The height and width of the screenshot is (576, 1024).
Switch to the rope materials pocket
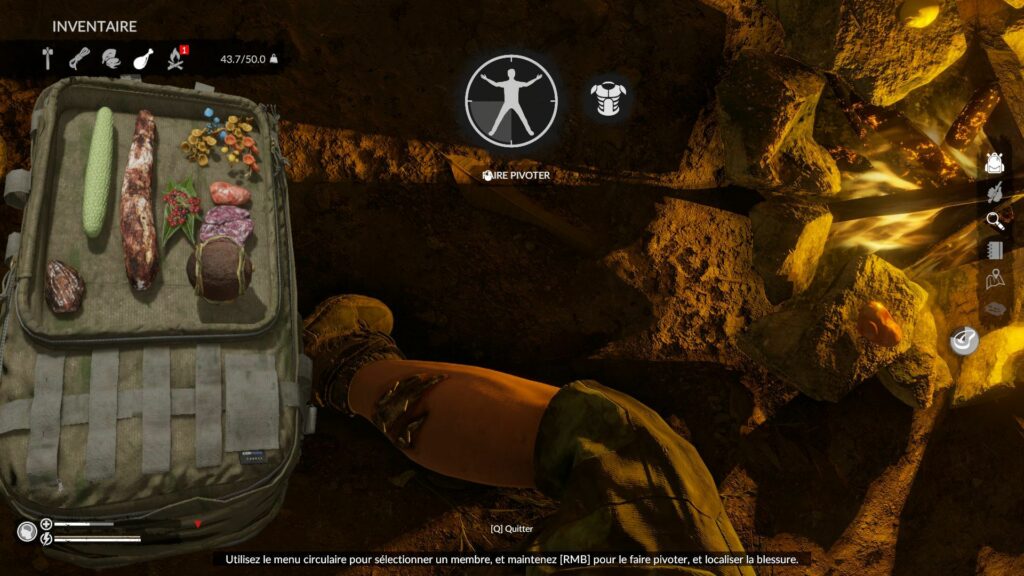(79, 58)
